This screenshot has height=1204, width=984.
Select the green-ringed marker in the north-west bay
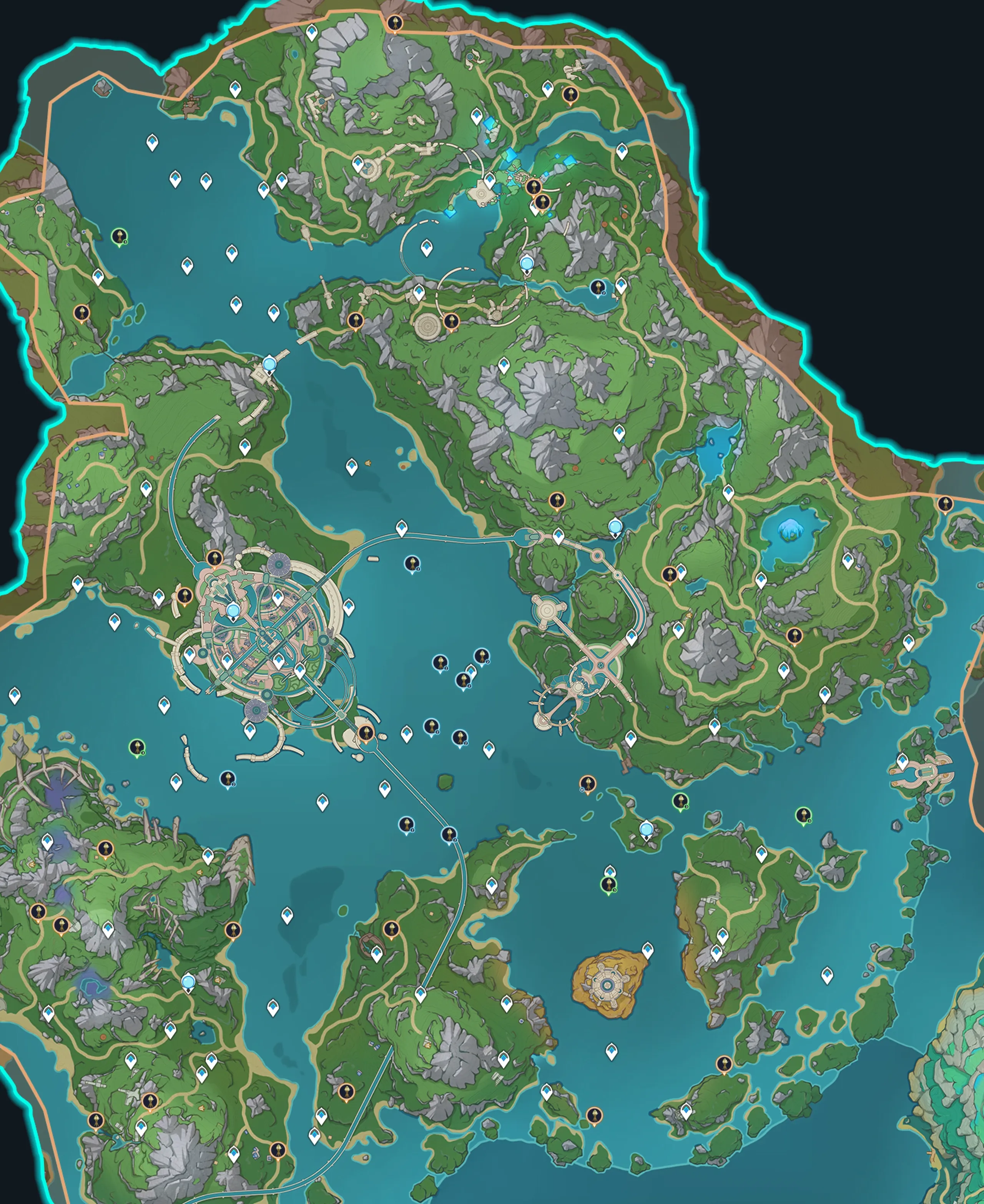[119, 236]
